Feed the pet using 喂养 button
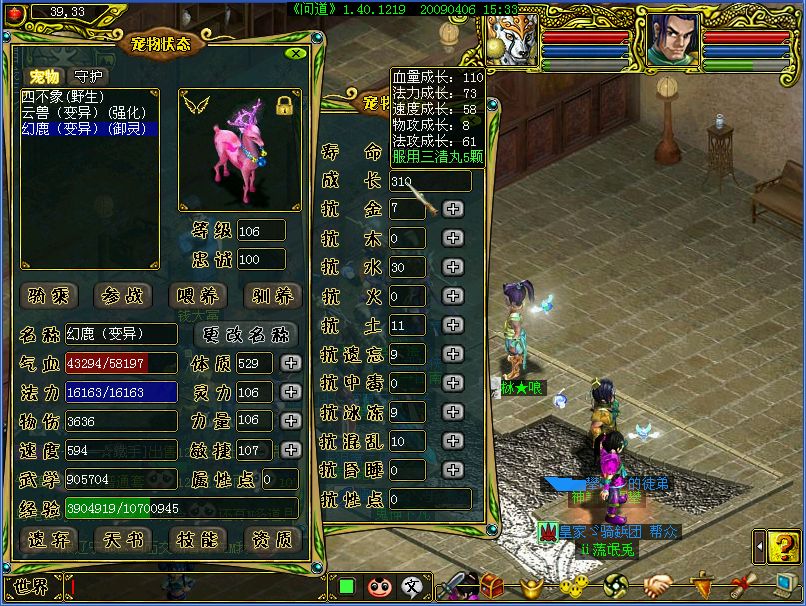Viewport: 806px width, 606px height. pyautogui.click(x=198, y=295)
